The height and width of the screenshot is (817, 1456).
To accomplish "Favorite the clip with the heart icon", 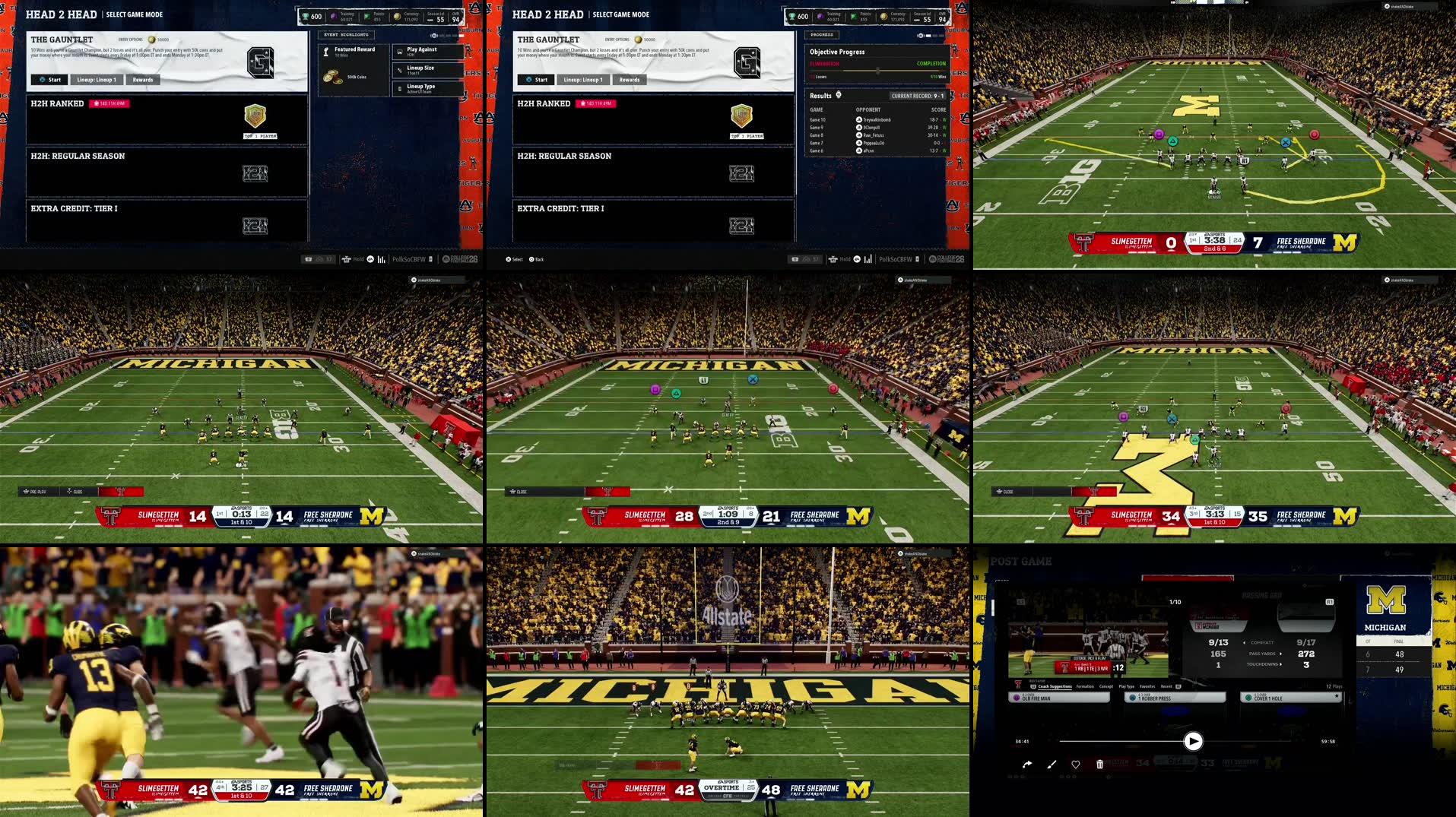I will coord(1075,765).
